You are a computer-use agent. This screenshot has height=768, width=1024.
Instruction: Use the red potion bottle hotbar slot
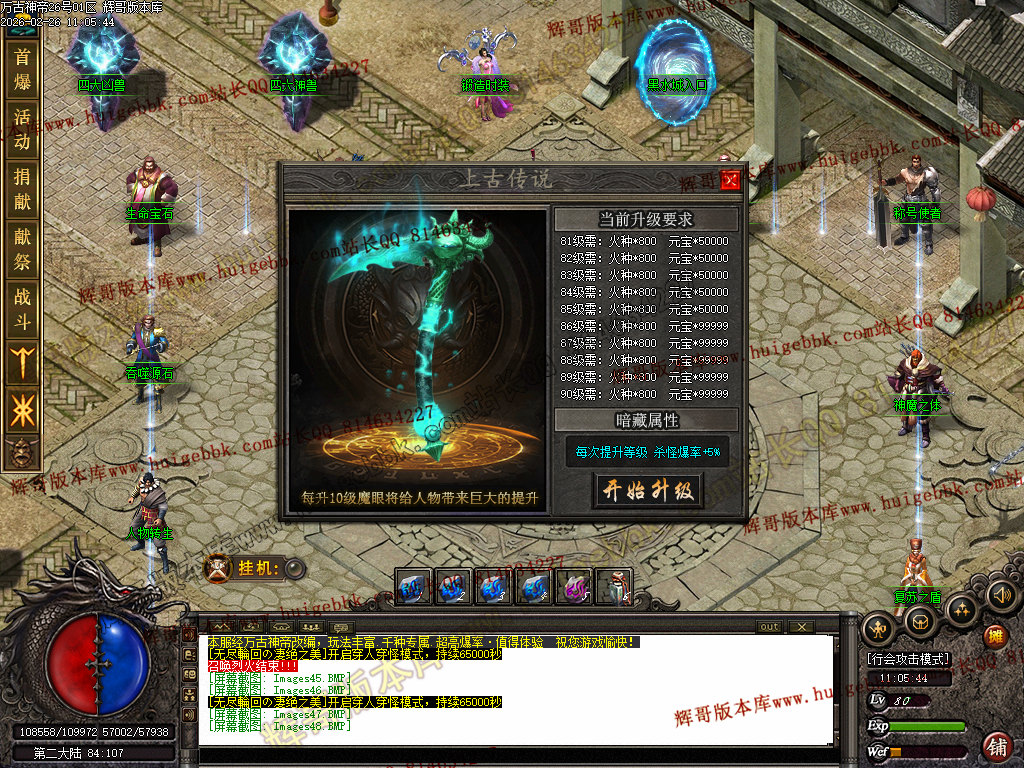click(x=613, y=587)
